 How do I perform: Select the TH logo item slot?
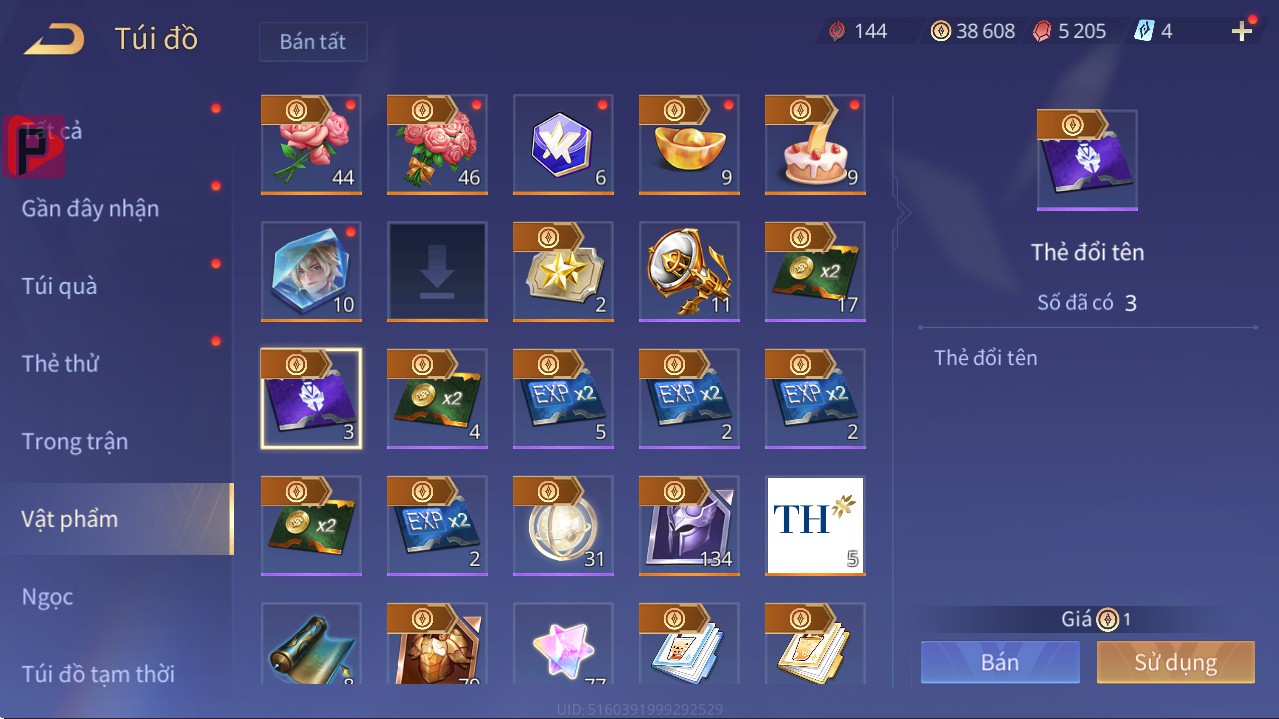815,526
